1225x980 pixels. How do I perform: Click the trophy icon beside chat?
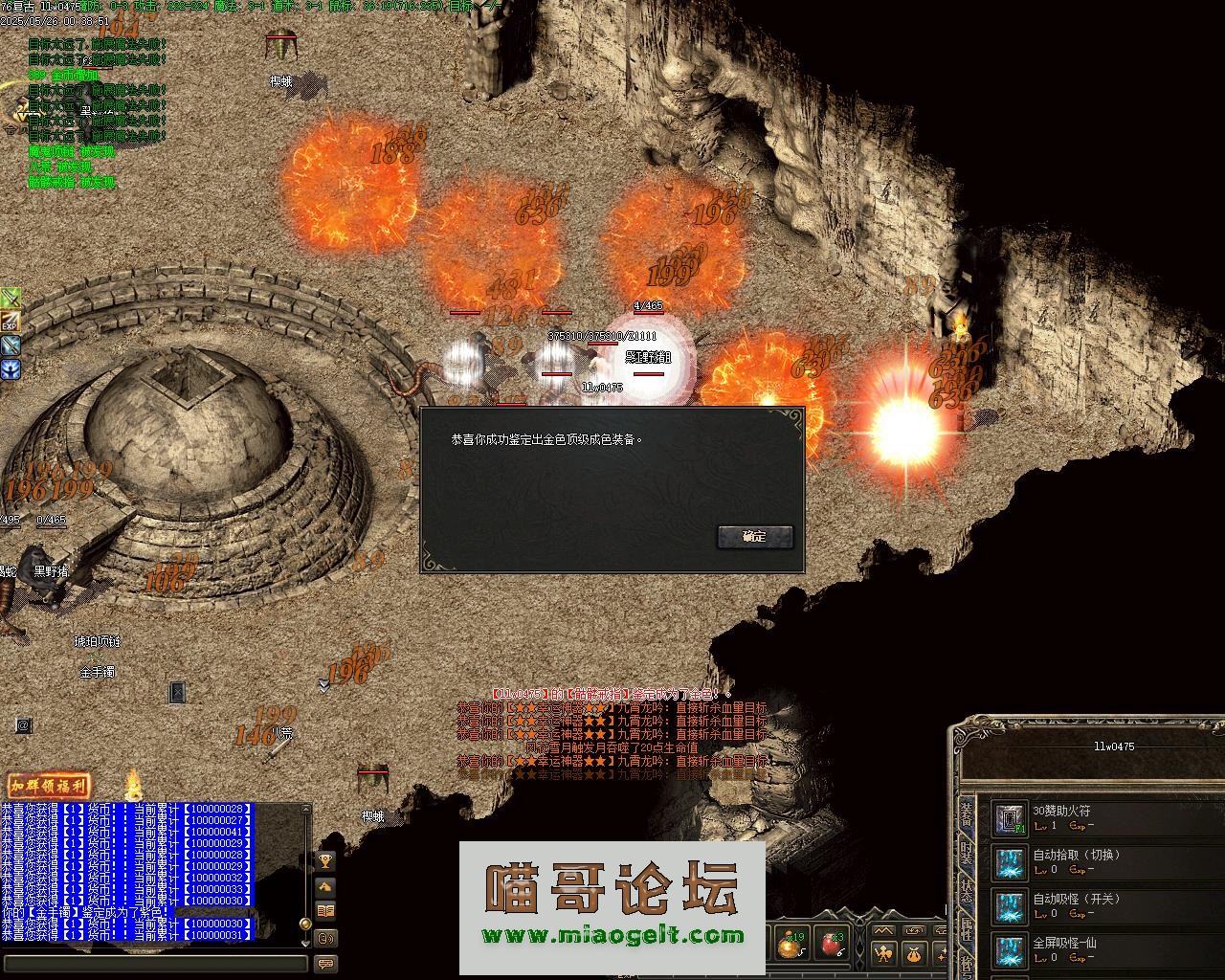(325, 862)
